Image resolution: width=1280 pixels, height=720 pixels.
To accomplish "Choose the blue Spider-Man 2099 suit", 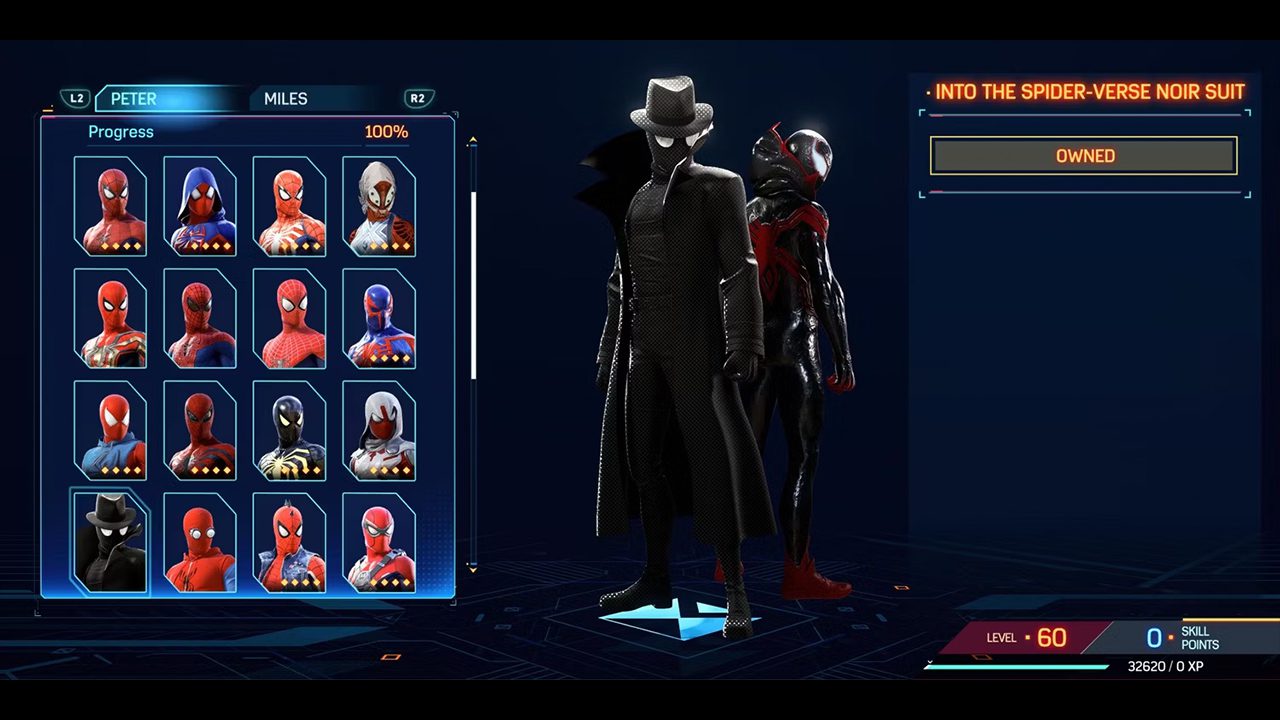I will pos(379,318).
